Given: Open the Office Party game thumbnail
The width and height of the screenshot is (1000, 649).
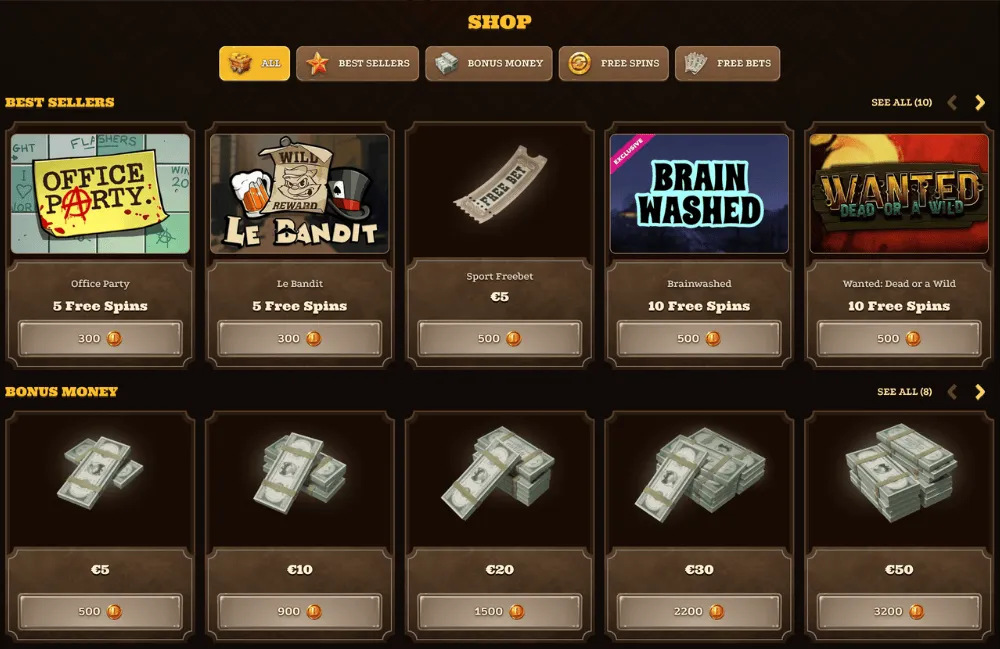Looking at the screenshot, I should pyautogui.click(x=100, y=194).
